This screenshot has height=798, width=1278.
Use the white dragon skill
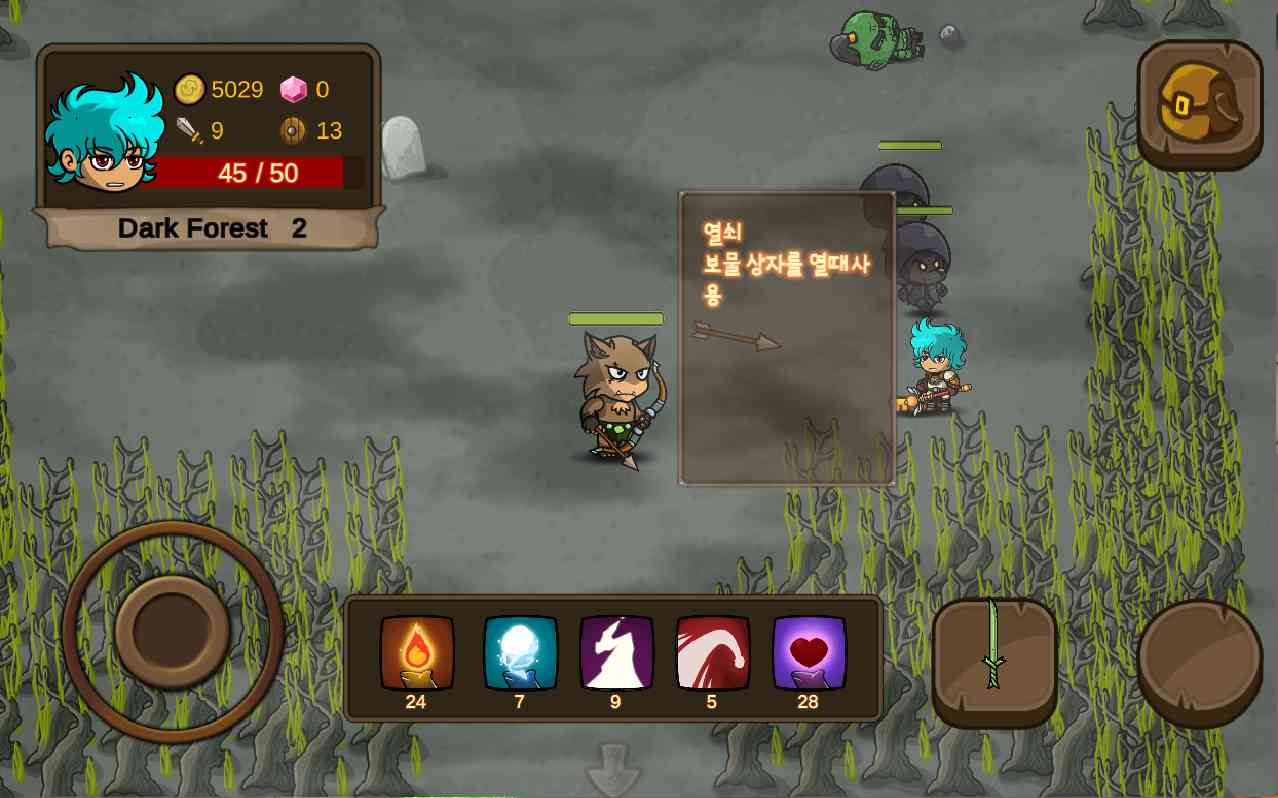click(x=616, y=653)
